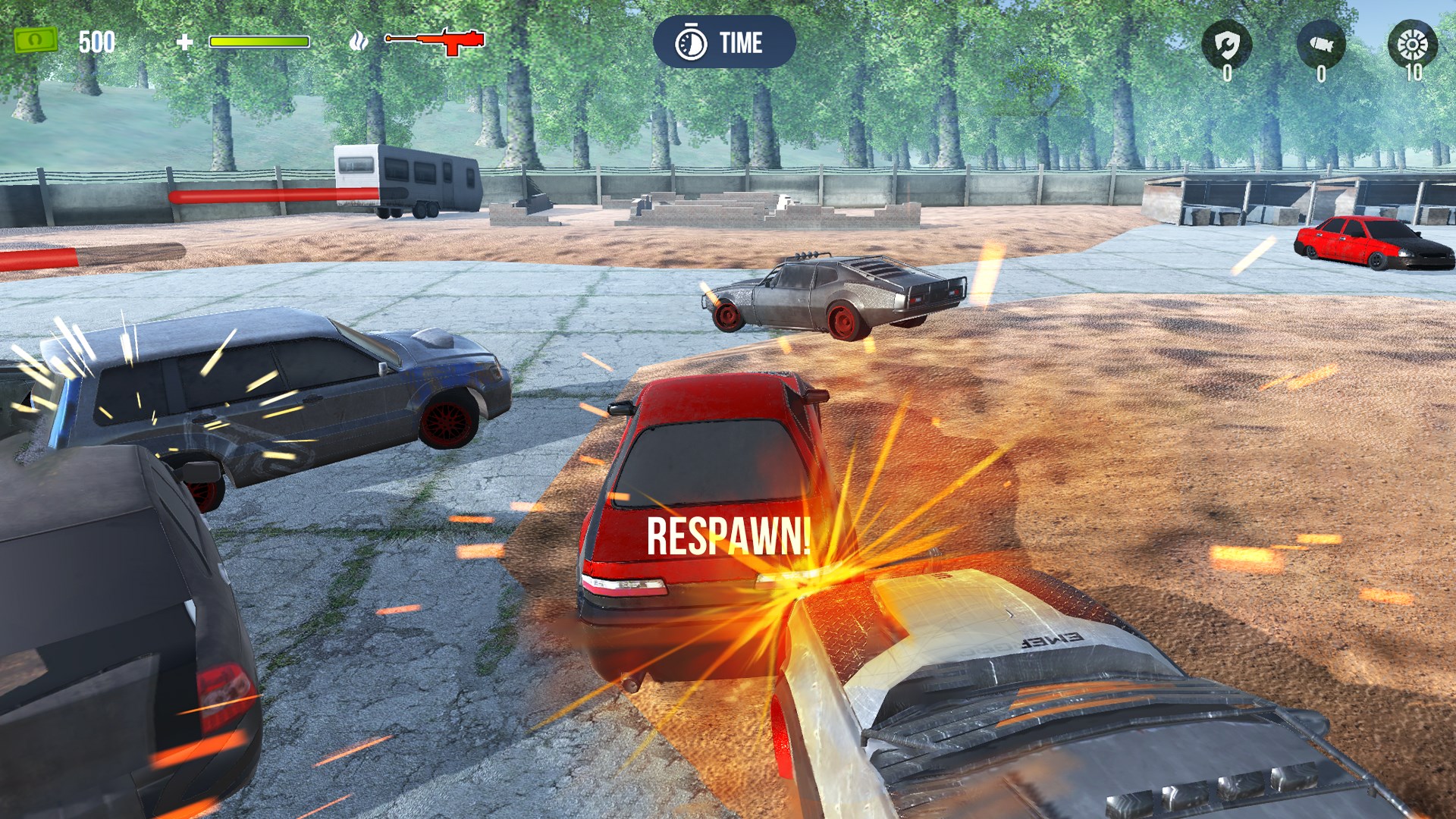Use the landmine icon showing 10
This screenshot has height=819, width=1456.
click(1412, 45)
